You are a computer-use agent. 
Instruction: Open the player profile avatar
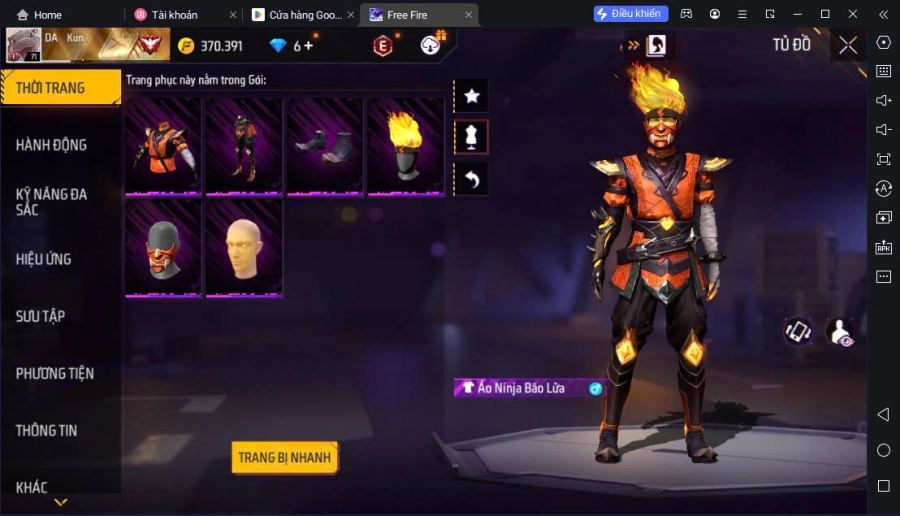pos(23,45)
